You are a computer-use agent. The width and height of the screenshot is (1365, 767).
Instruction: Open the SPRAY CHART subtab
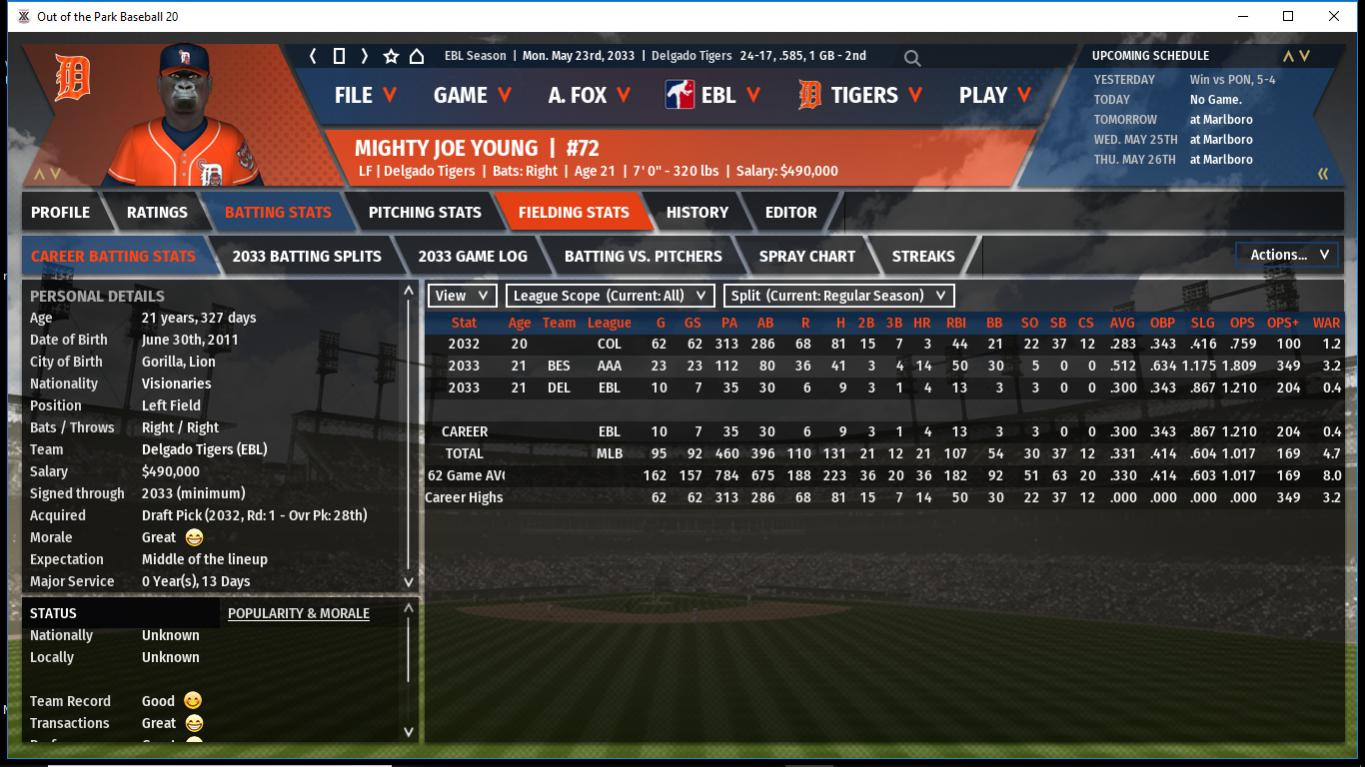[807, 256]
